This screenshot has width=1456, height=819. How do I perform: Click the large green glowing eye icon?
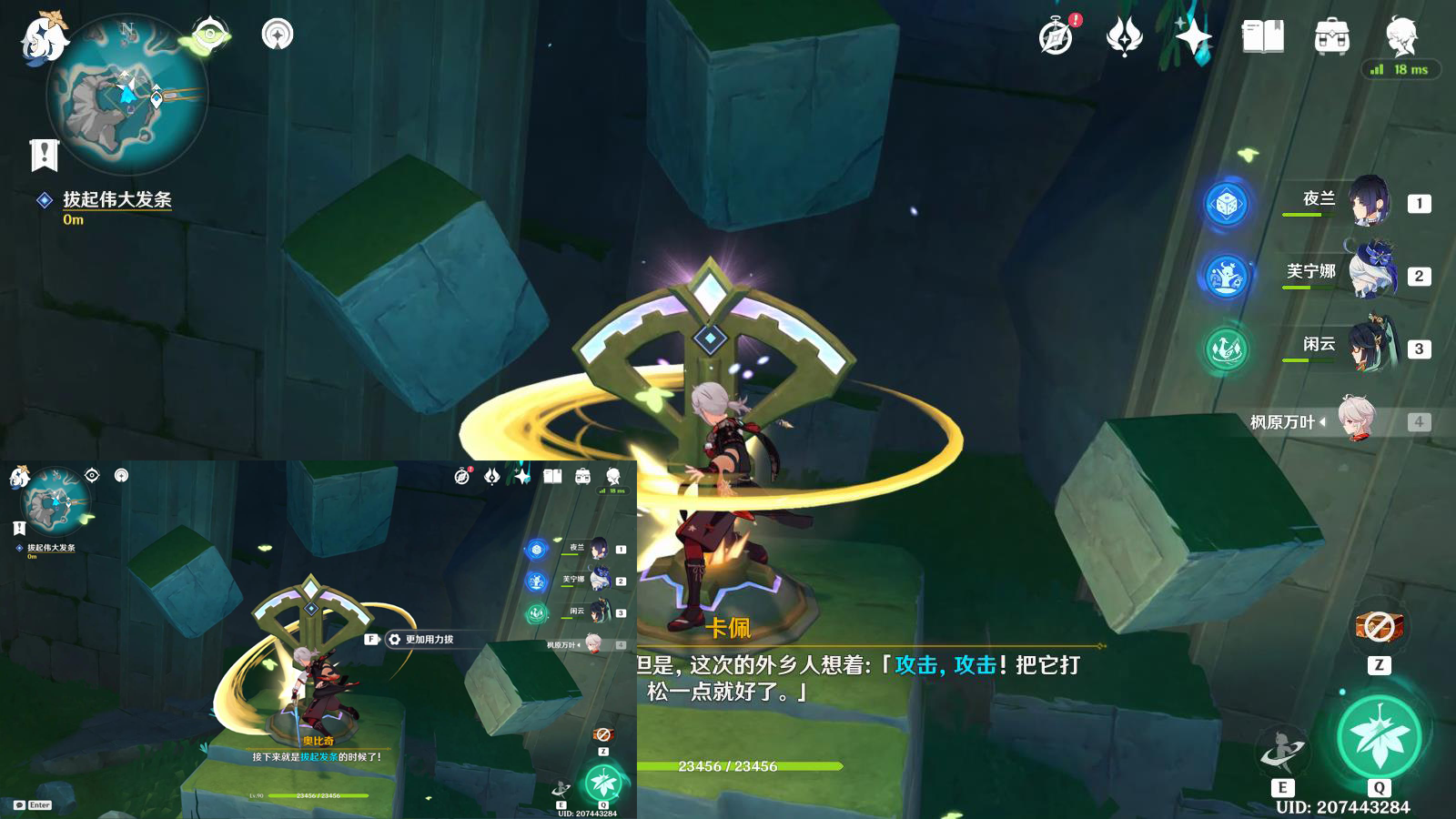(x=210, y=35)
